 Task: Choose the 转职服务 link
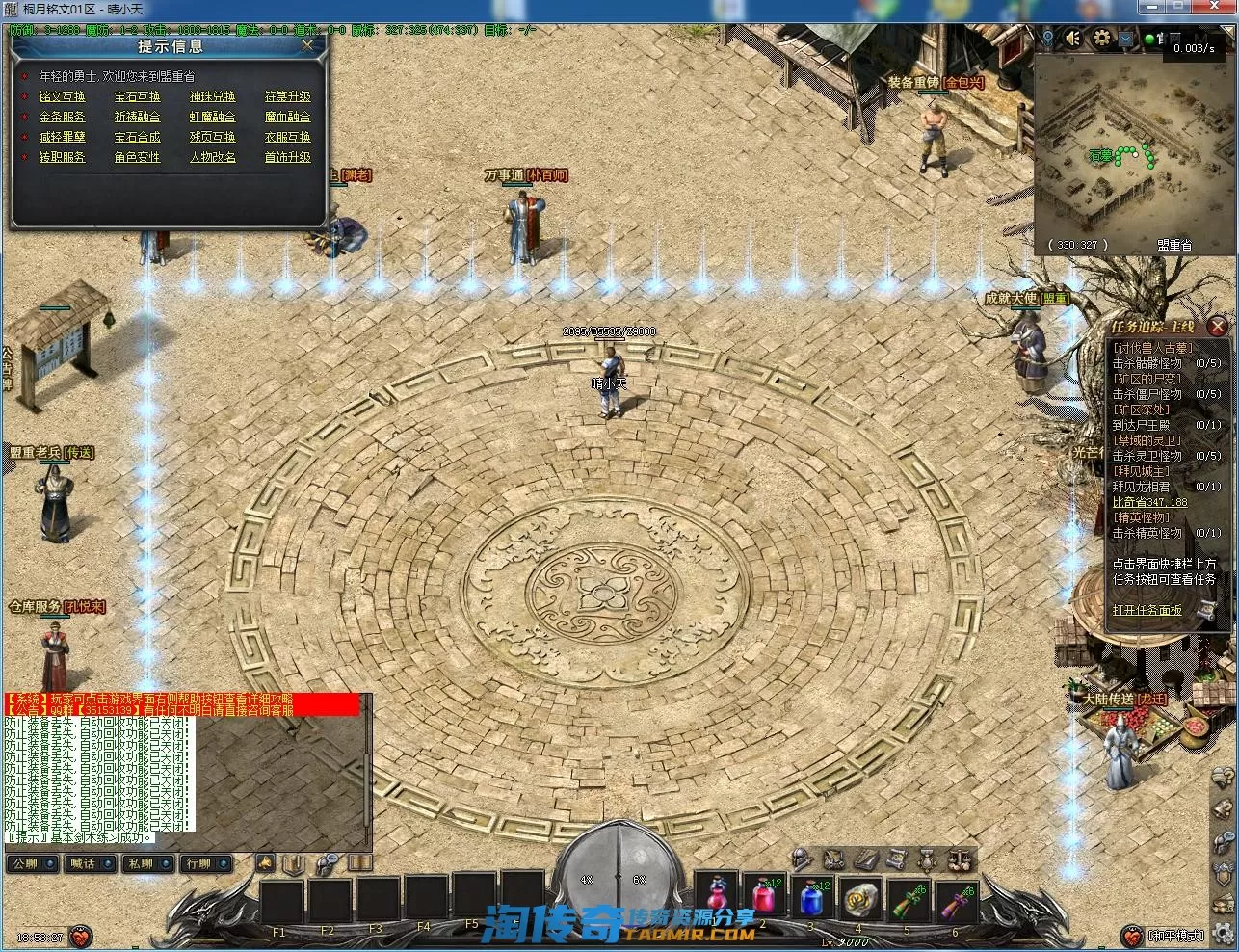click(63, 157)
